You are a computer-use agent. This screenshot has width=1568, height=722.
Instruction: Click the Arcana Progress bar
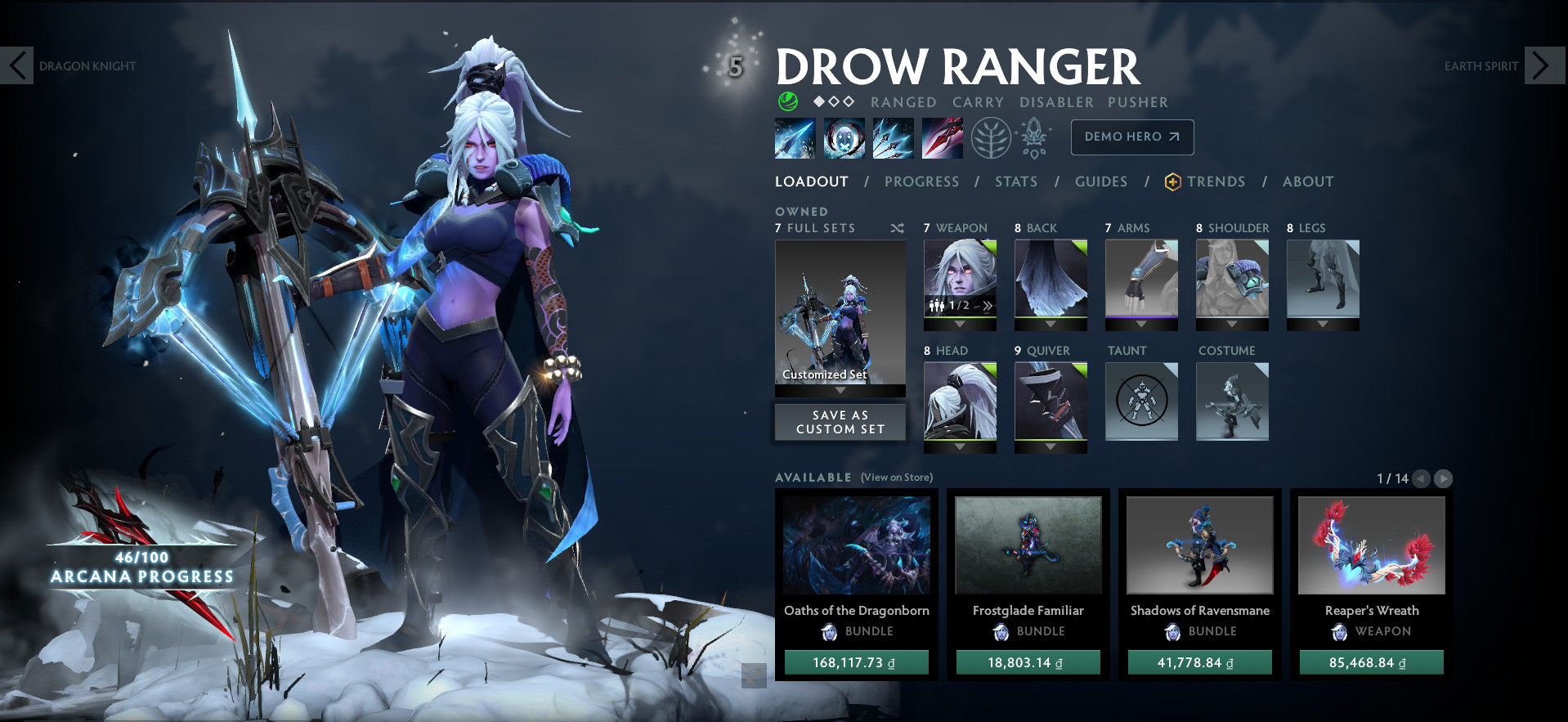coord(141,568)
